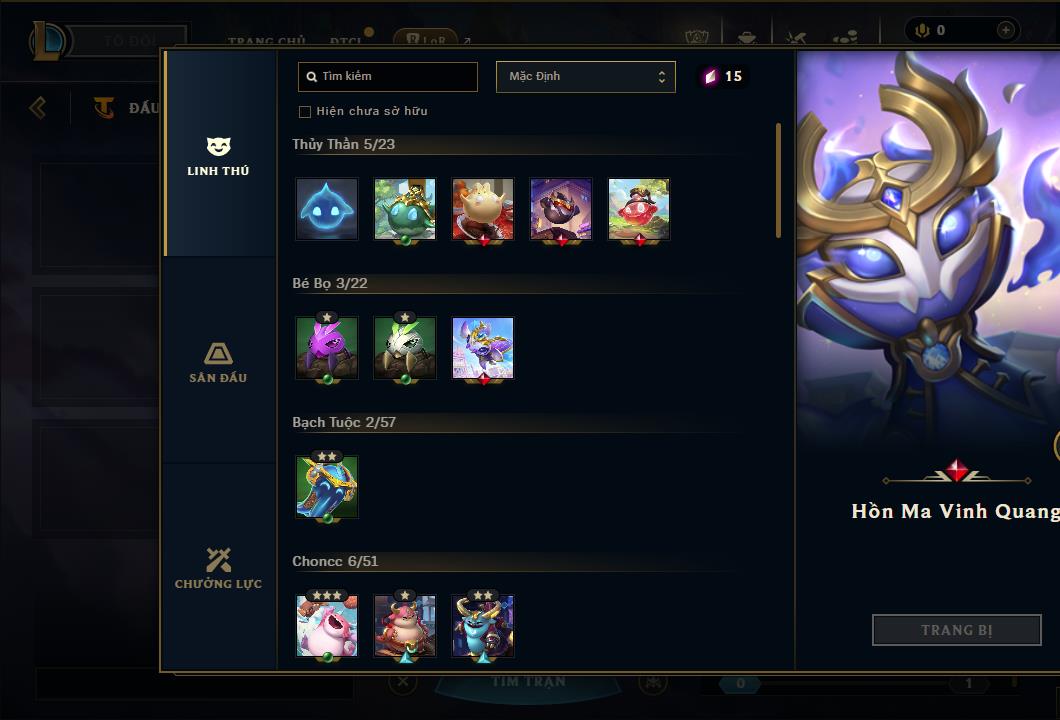The height and width of the screenshot is (720, 1060).
Task: Select the blue two-star Bạch Tuộc thumbnail
Action: [327, 487]
